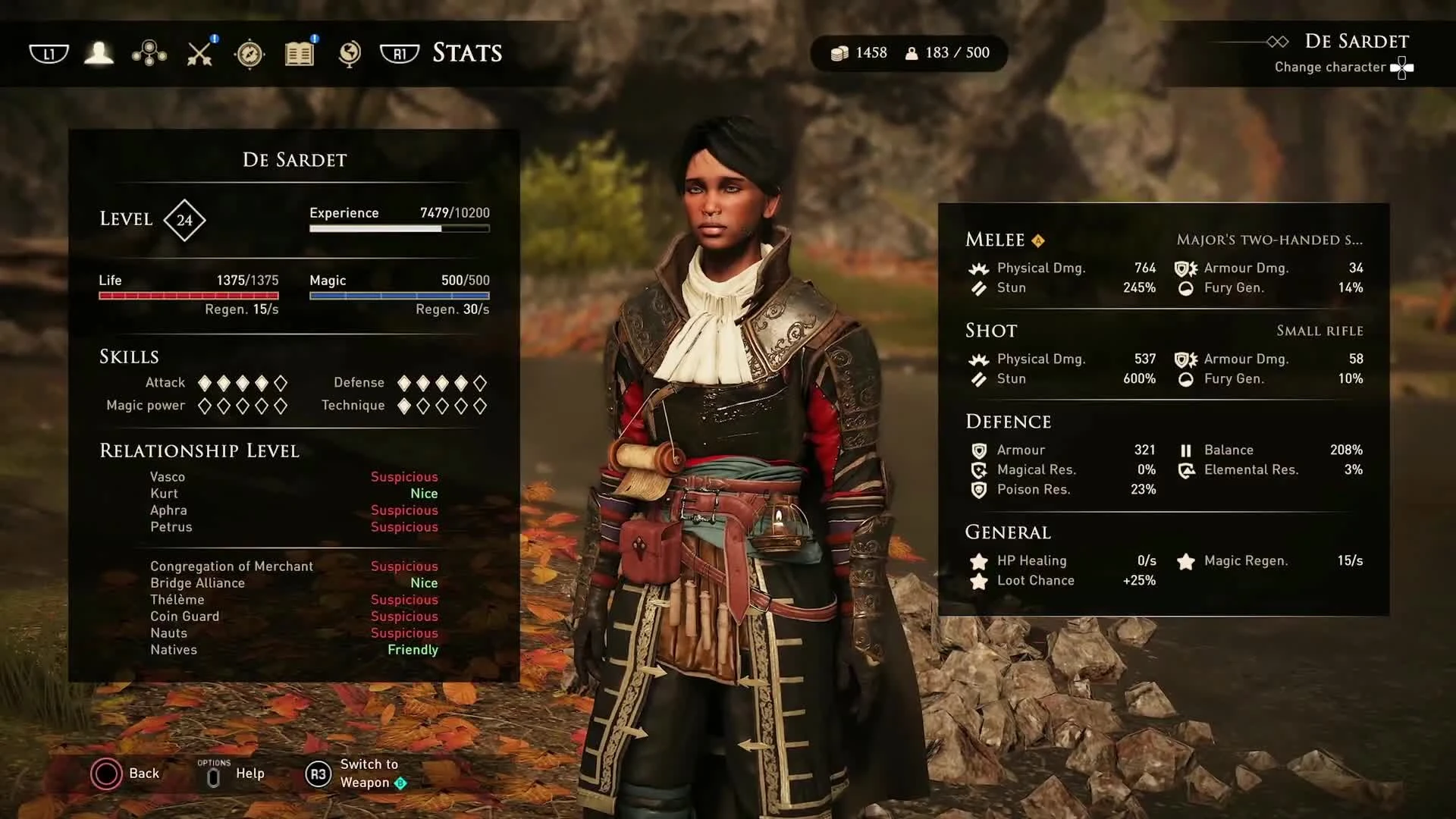Click Vasco's Suspicious relationship entry
1456x819 pixels.
pos(403,476)
